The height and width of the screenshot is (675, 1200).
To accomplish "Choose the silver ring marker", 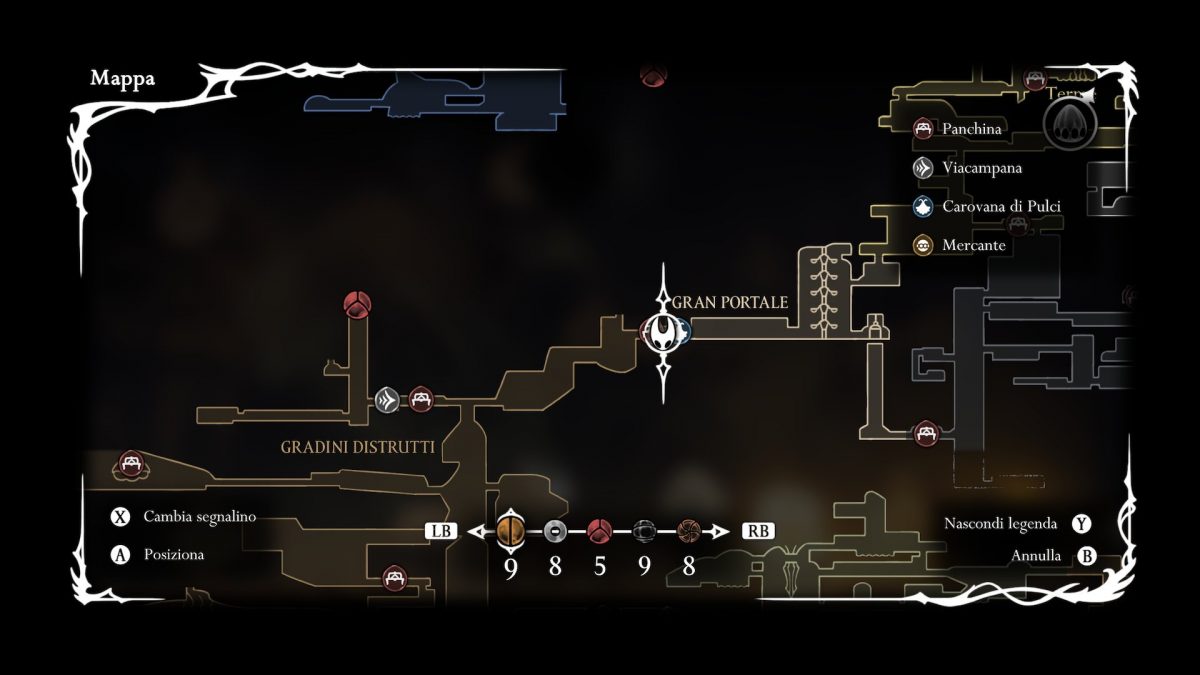I will coord(556,531).
